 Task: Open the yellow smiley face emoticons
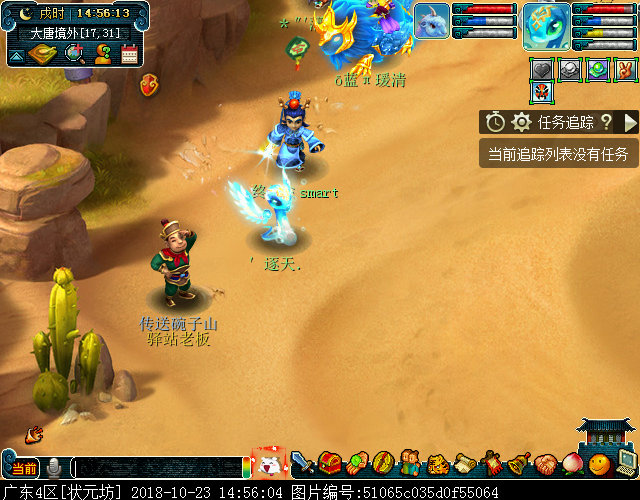coord(599,464)
